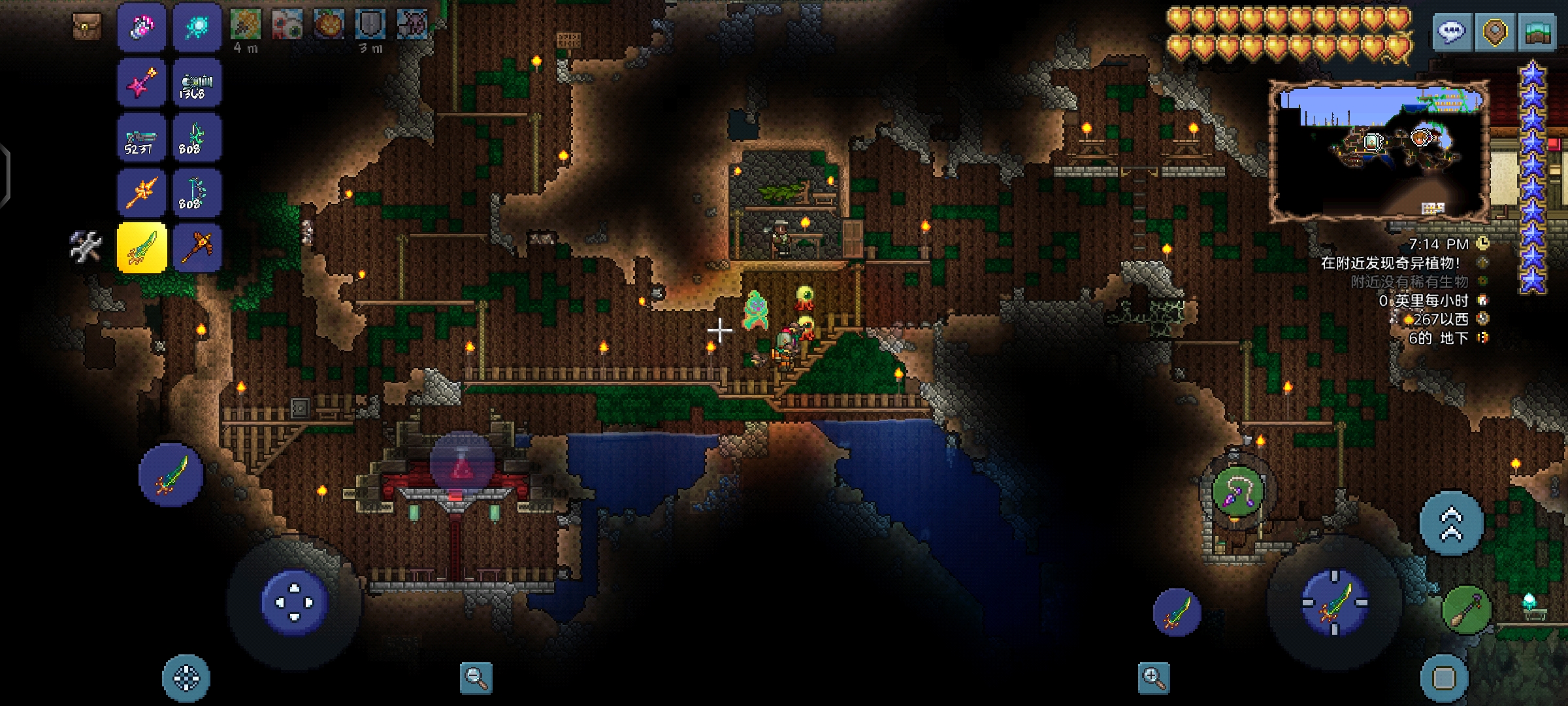Click the zoom-in magnifier button
This screenshot has height=706, width=1568.
tap(1153, 678)
